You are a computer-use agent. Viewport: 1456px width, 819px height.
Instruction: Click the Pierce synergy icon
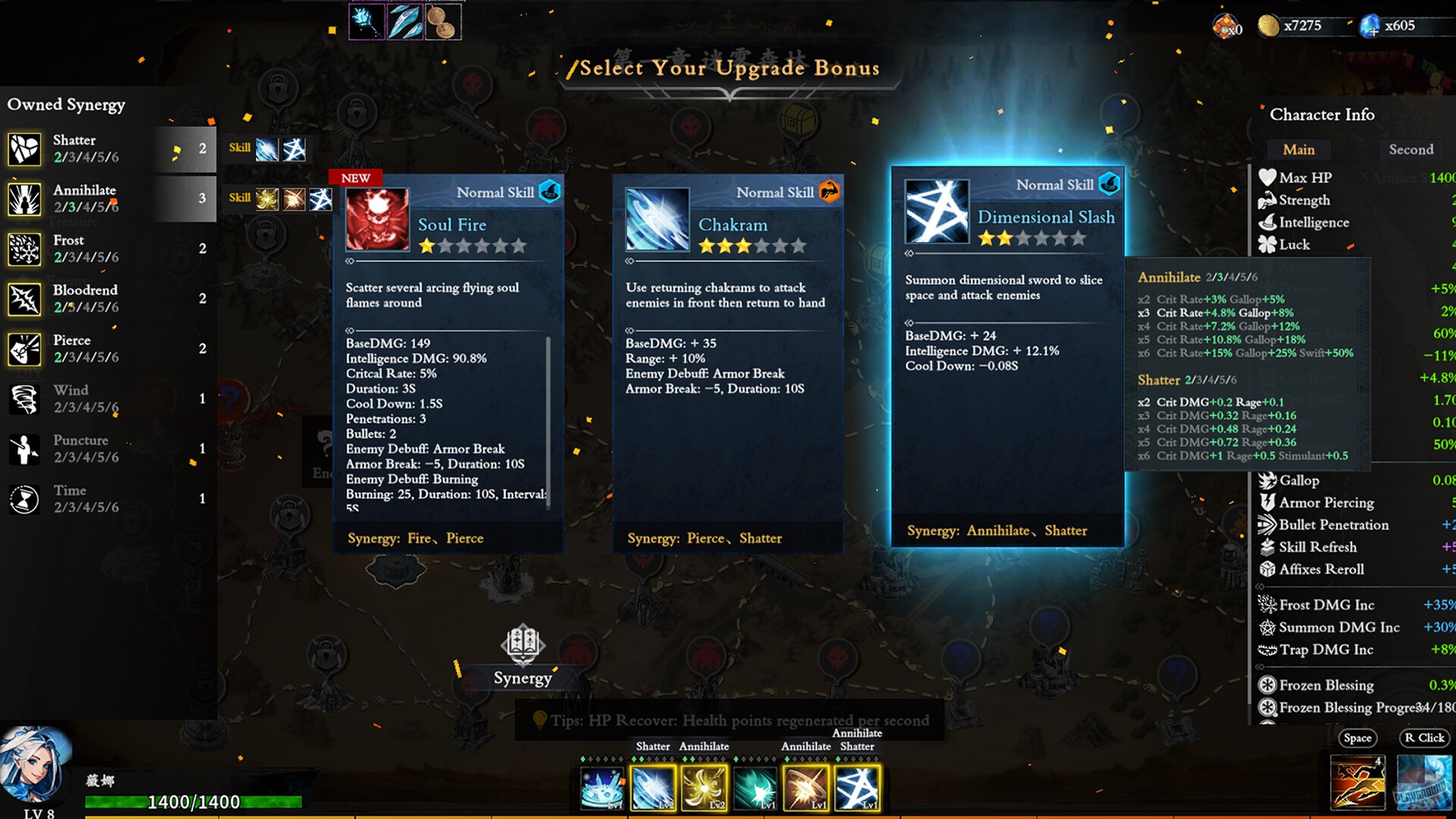(x=24, y=350)
